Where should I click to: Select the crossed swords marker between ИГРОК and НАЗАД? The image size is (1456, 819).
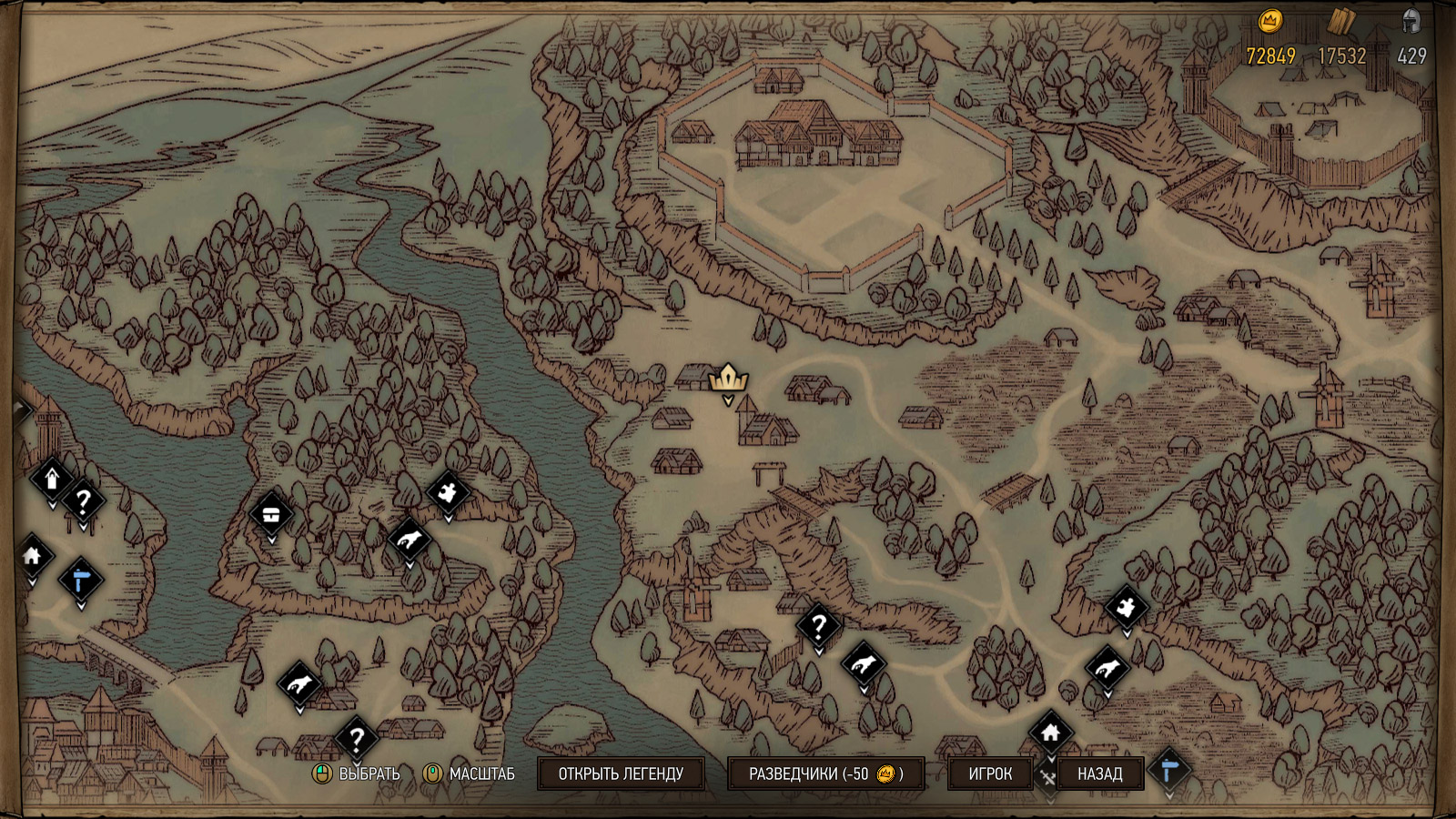[x=1047, y=778]
